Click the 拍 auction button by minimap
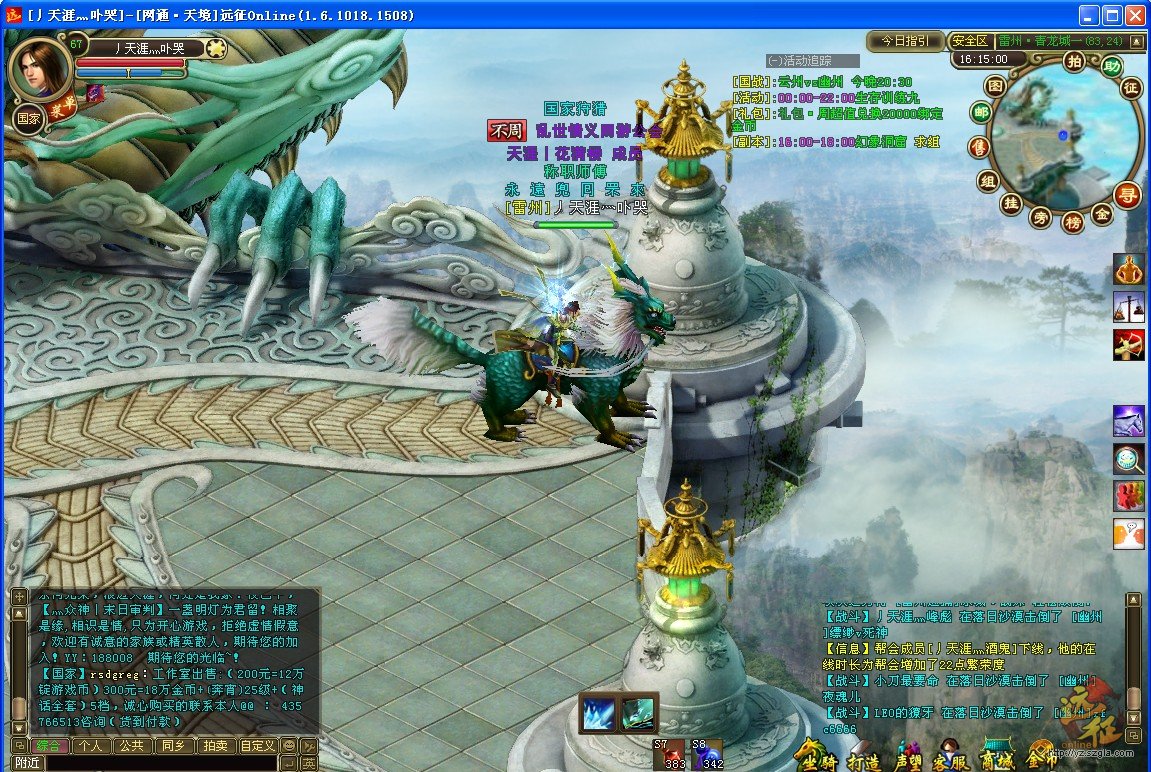Image resolution: width=1151 pixels, height=772 pixels. tap(1074, 62)
